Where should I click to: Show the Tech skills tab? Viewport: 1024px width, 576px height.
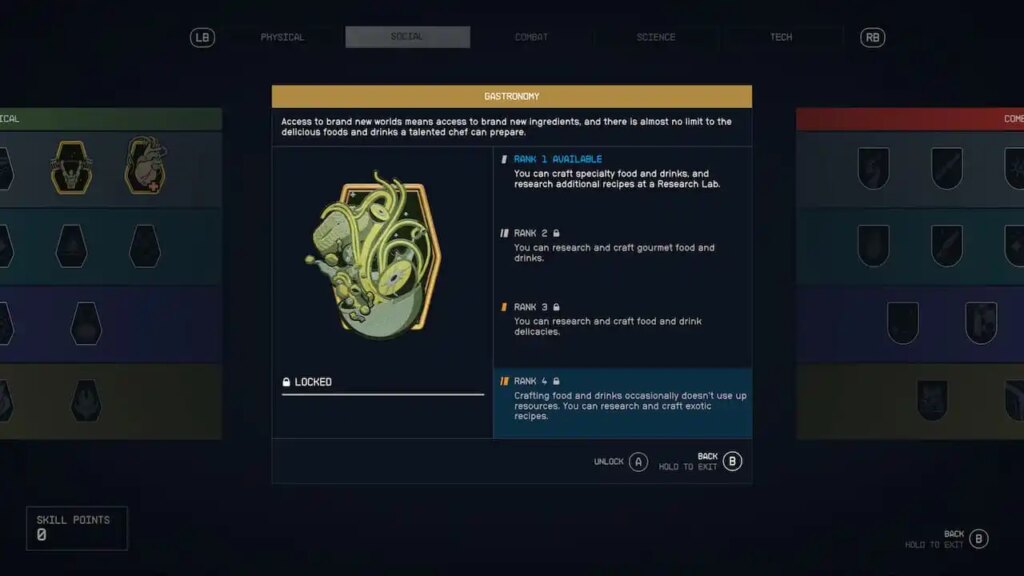[x=781, y=37]
